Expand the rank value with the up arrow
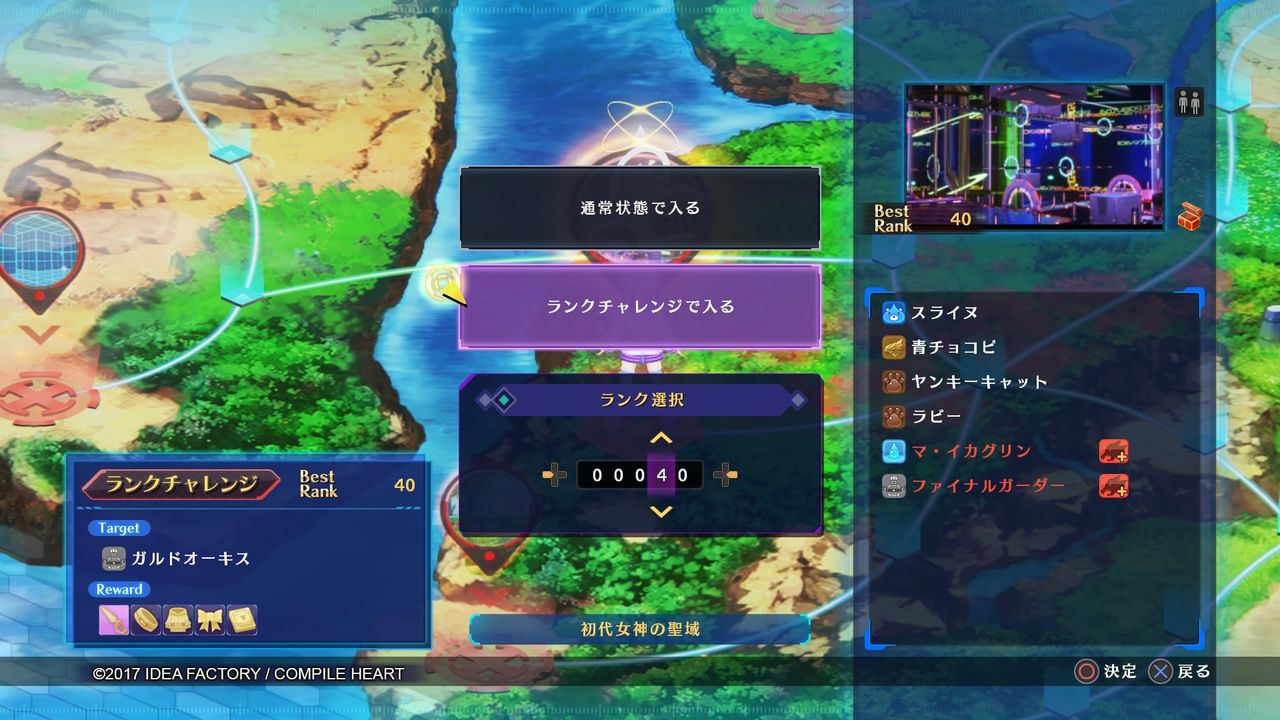 [x=661, y=437]
